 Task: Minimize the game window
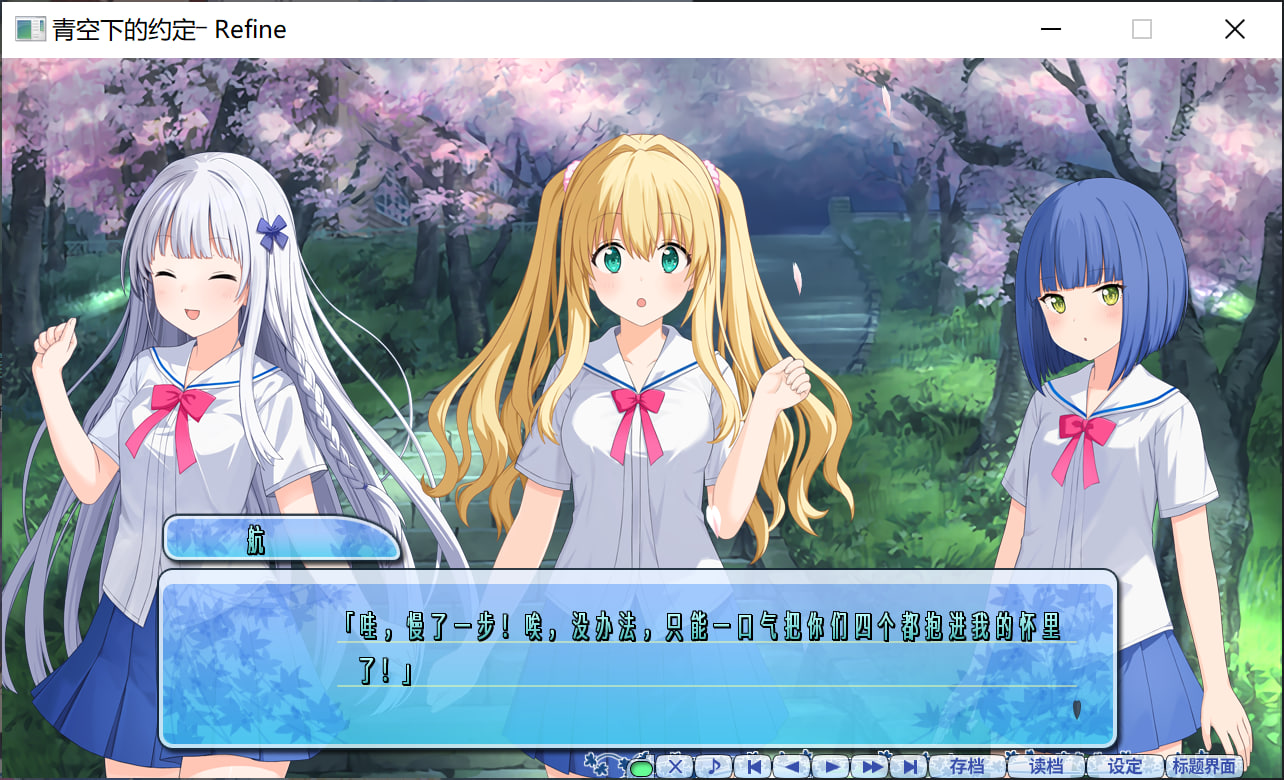tap(1050, 30)
